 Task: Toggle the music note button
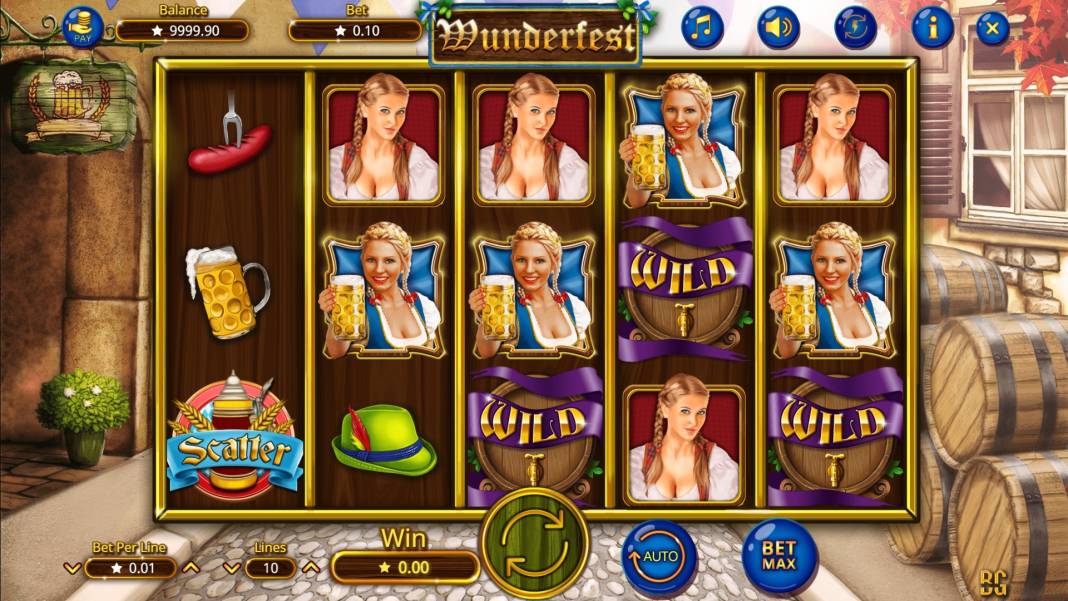pyautogui.click(x=703, y=28)
